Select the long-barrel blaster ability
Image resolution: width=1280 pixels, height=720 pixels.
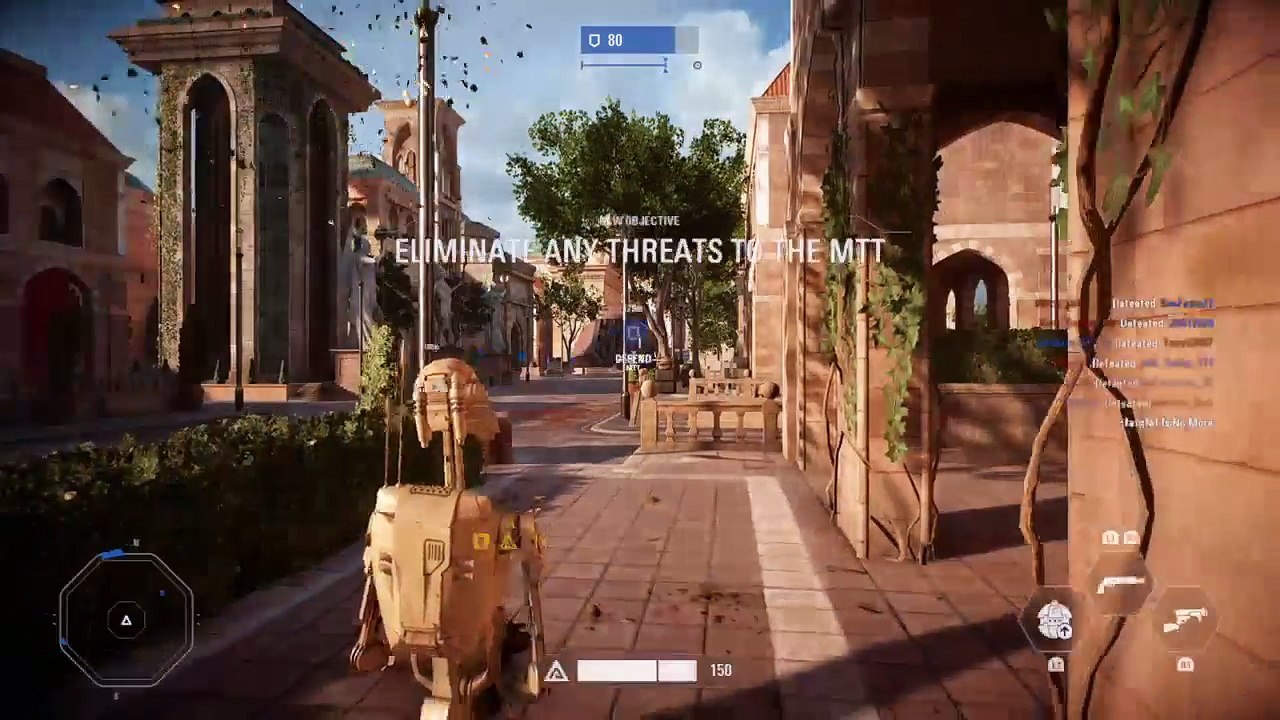click(x=1120, y=584)
